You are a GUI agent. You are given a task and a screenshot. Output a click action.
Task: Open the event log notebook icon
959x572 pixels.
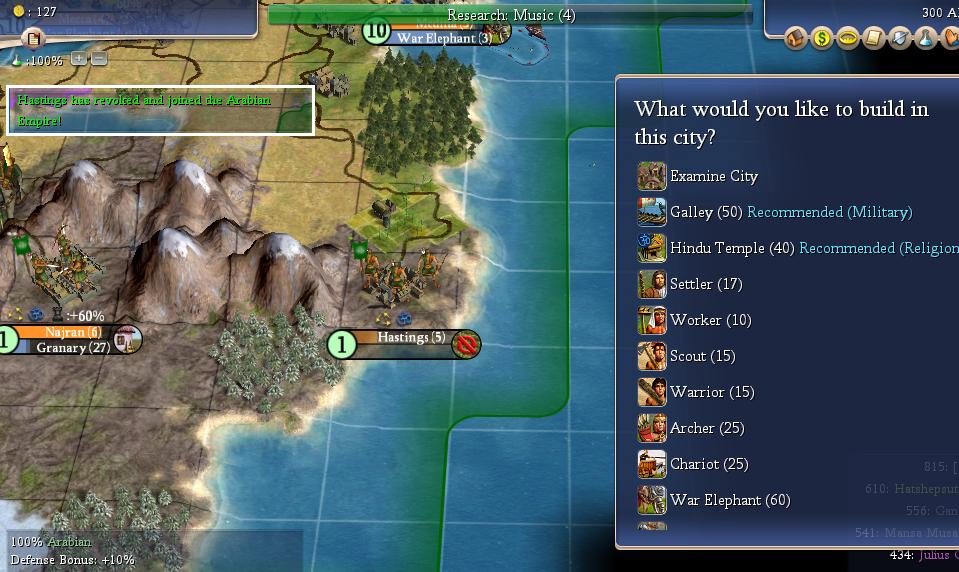34,39
